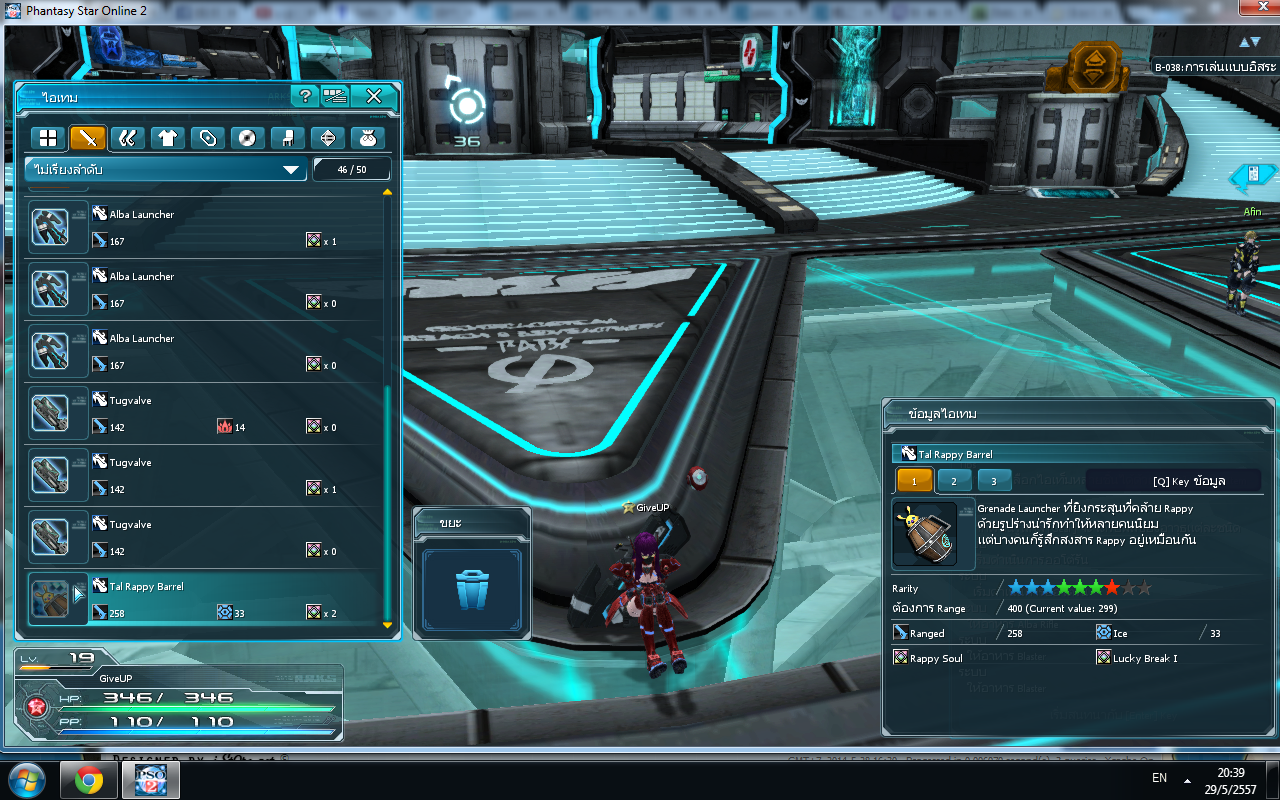
Task: Expand the item sort order dropdown
Action: click(x=165, y=170)
